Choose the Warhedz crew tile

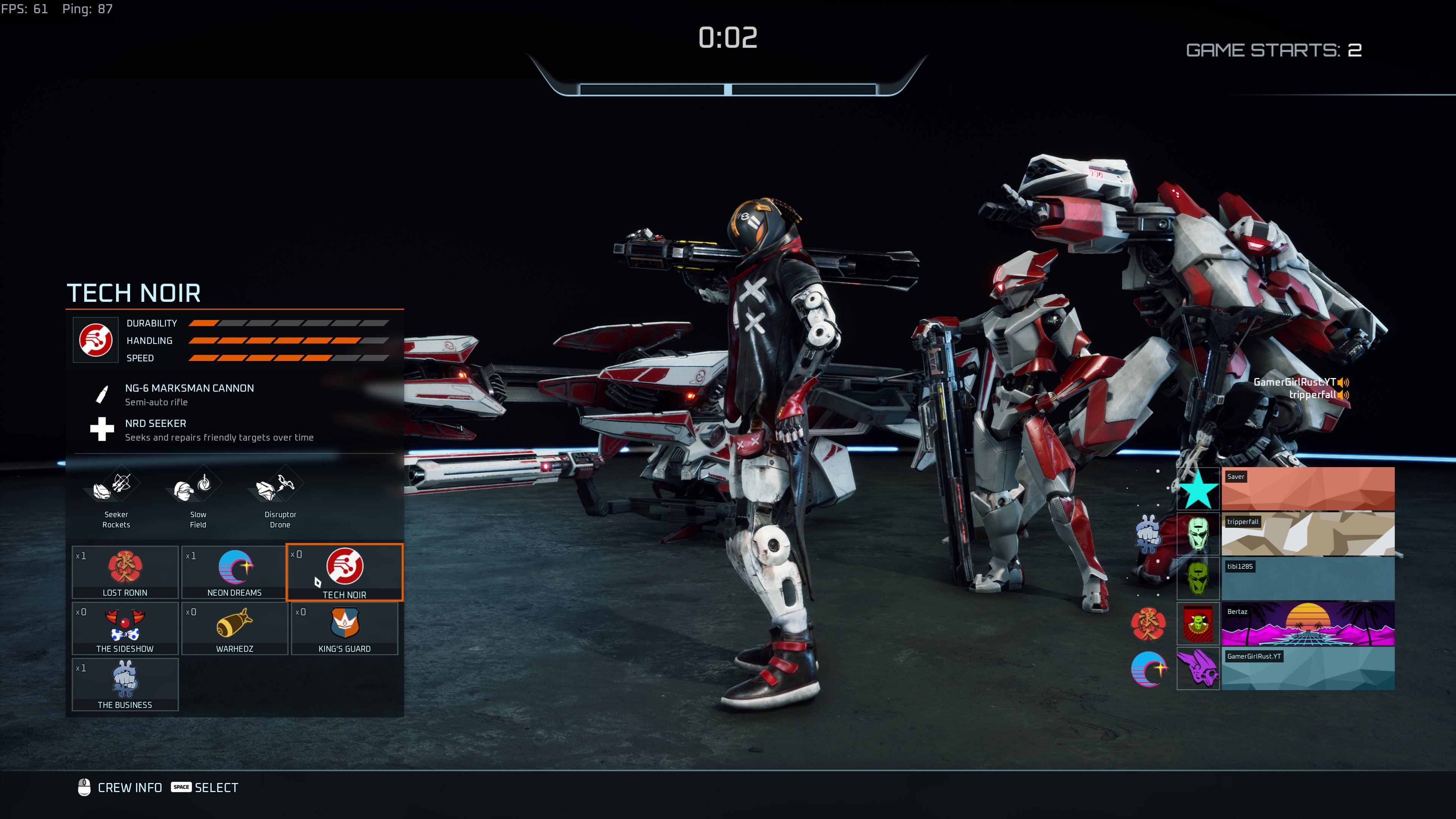coord(235,628)
